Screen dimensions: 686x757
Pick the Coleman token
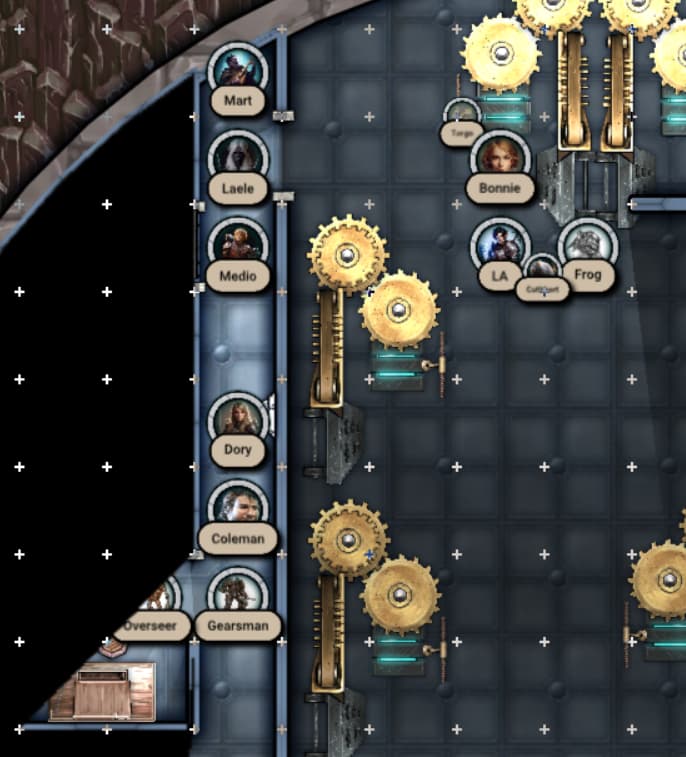[238, 508]
